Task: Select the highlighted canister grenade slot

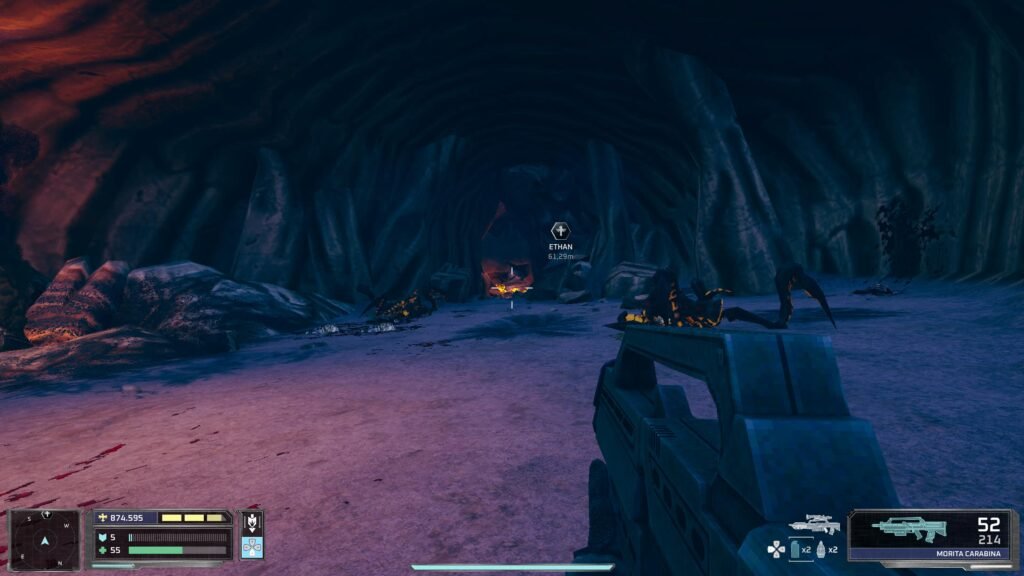Action: 795,549
